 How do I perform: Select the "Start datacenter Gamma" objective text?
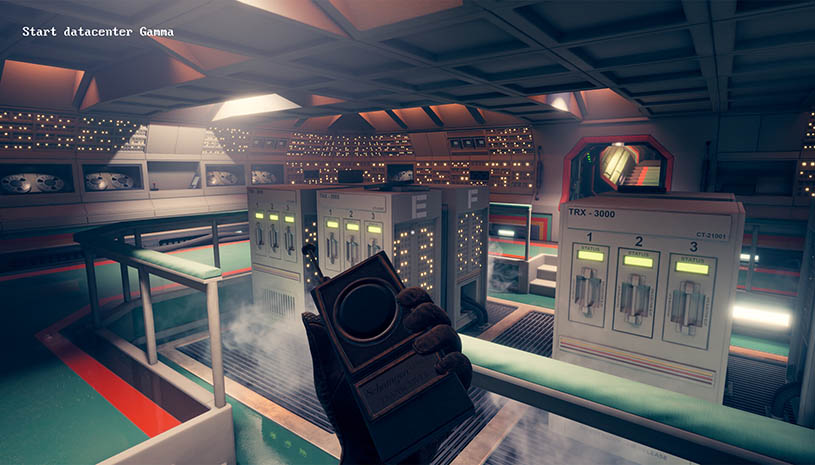coord(98,32)
